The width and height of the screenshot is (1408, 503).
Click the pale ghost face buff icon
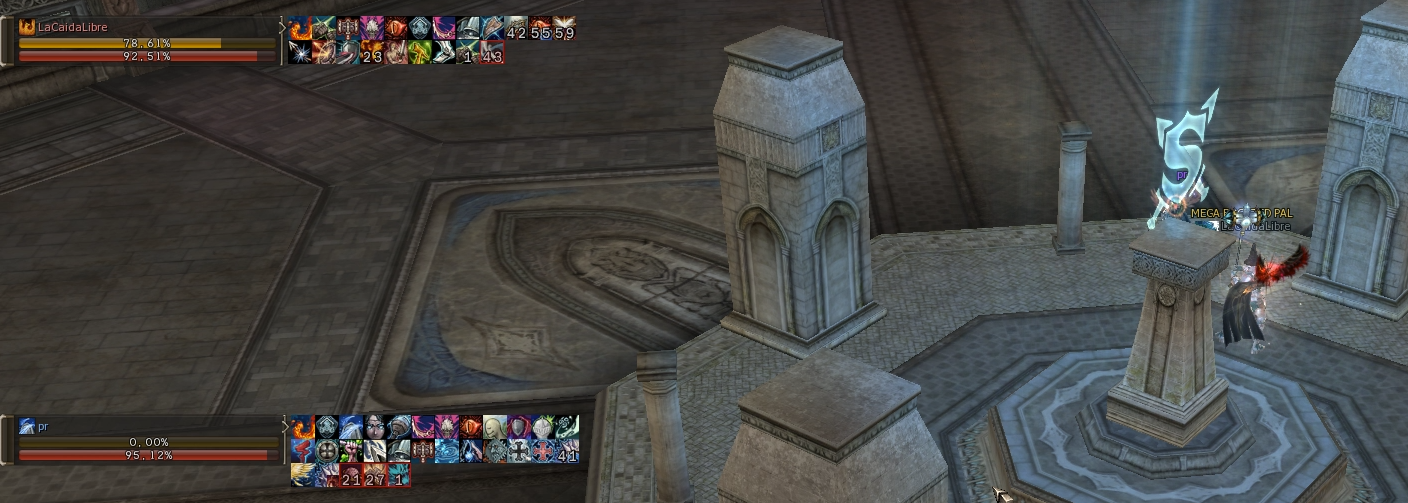click(x=494, y=427)
